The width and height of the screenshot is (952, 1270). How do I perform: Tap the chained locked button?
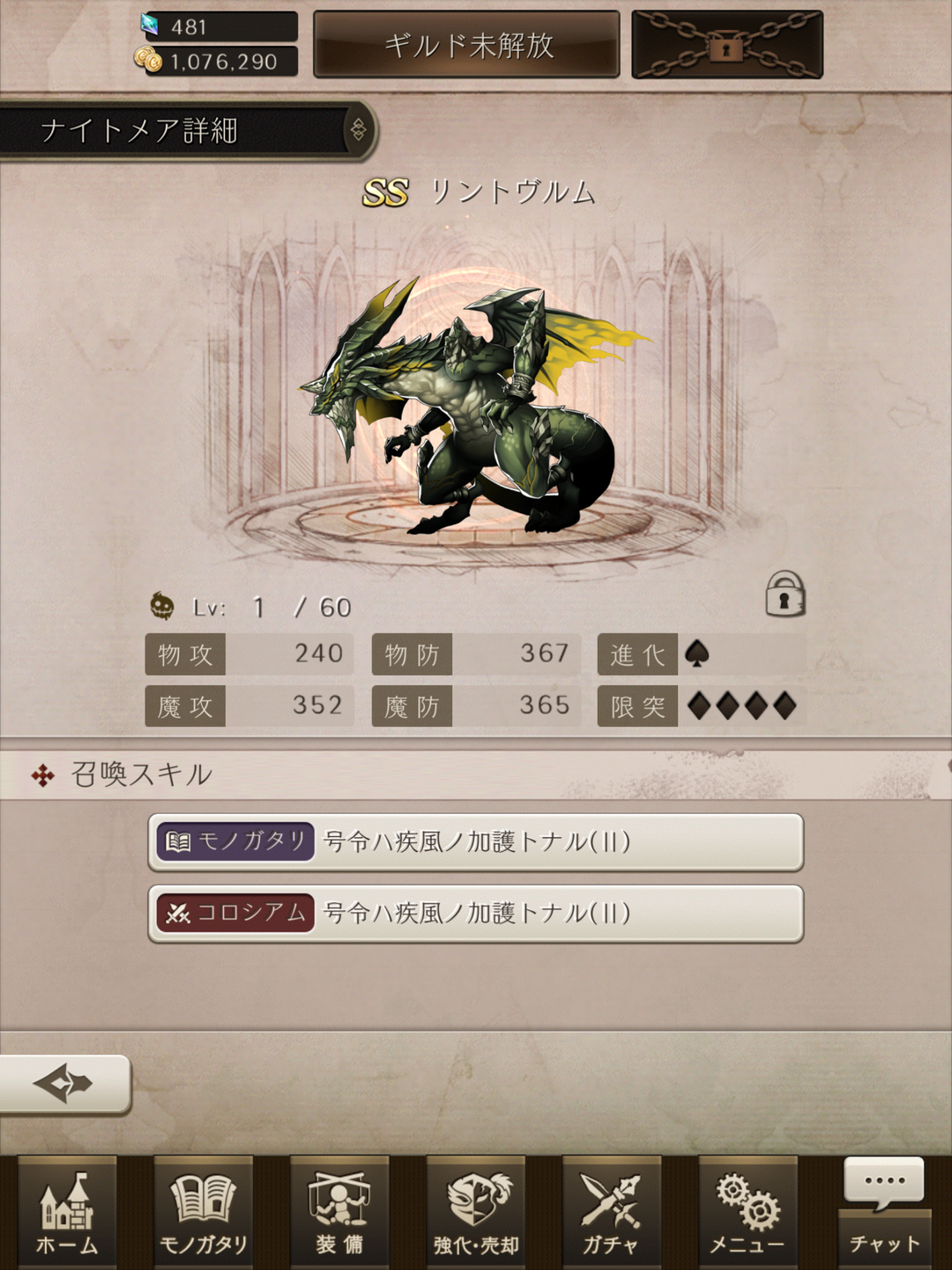(x=727, y=45)
